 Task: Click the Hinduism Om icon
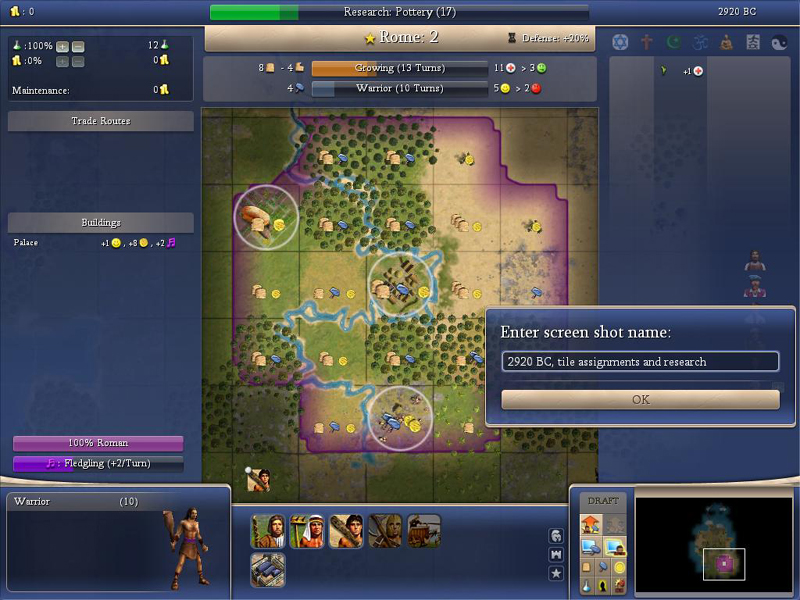coord(699,42)
